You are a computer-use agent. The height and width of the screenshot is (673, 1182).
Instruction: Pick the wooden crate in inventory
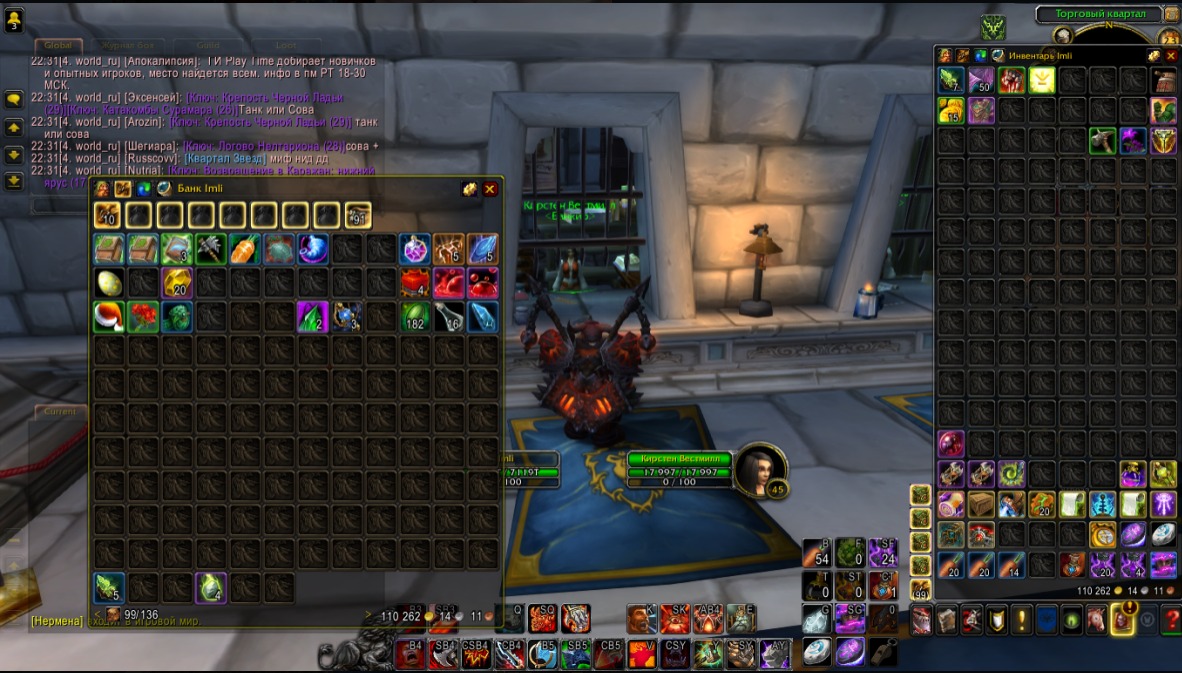pyautogui.click(x=981, y=505)
